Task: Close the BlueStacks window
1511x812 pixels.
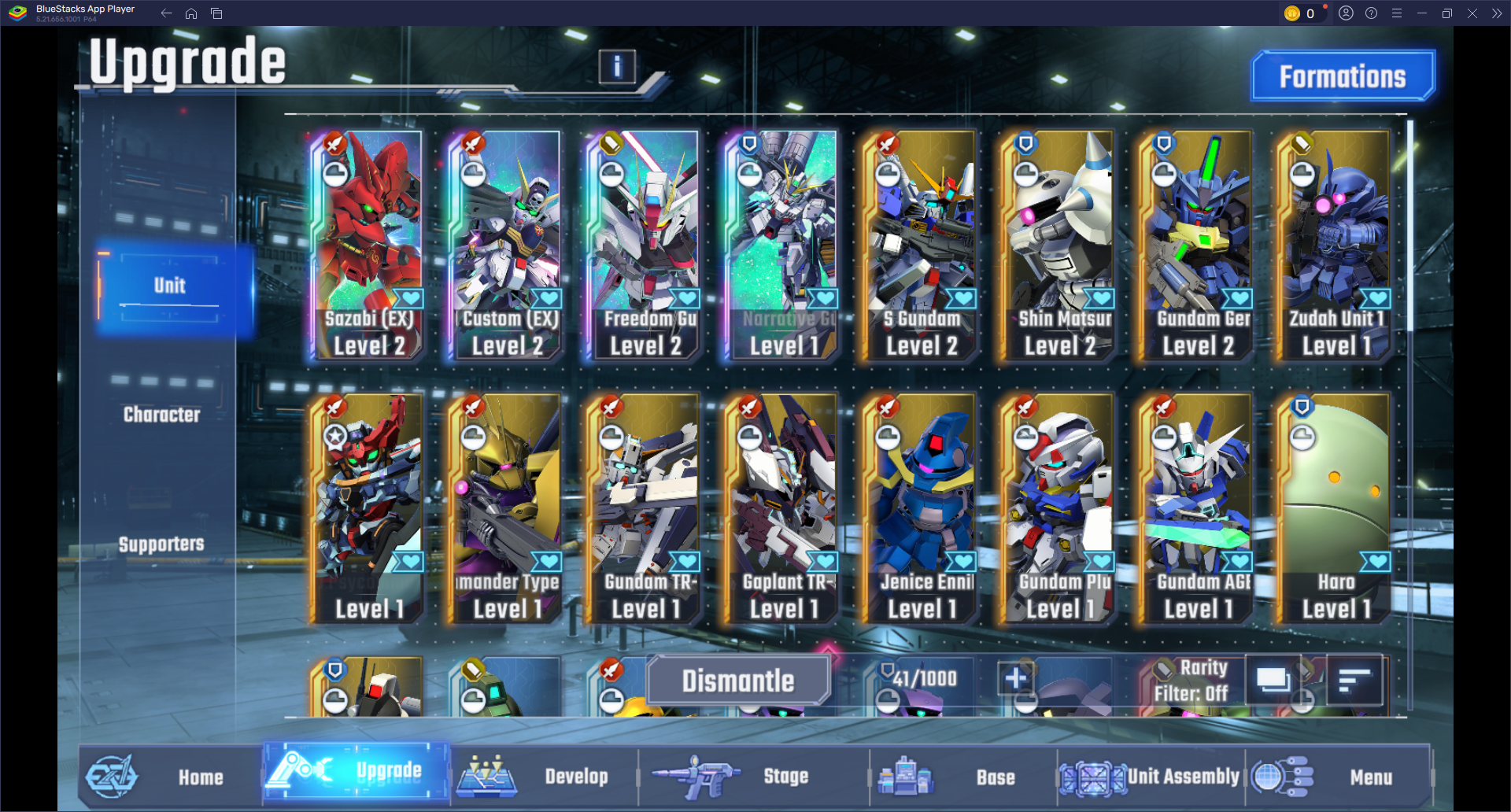Action: (x=1472, y=13)
